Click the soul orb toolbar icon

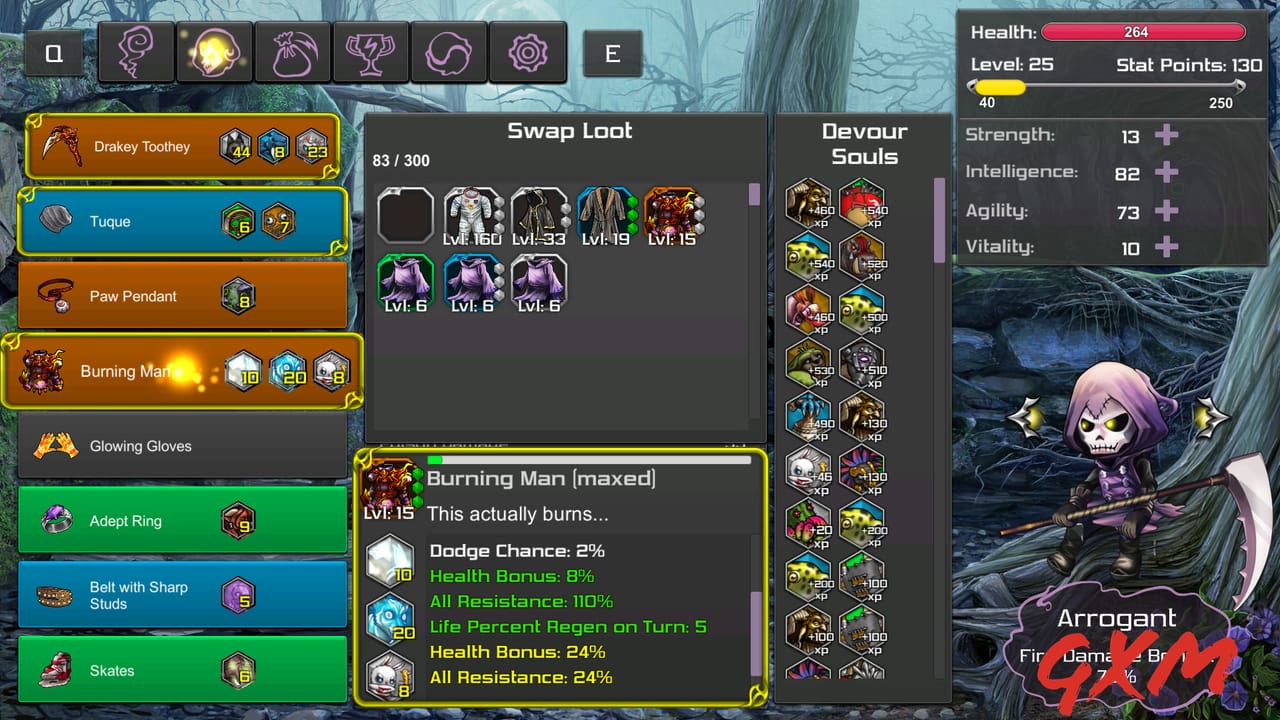(x=449, y=51)
